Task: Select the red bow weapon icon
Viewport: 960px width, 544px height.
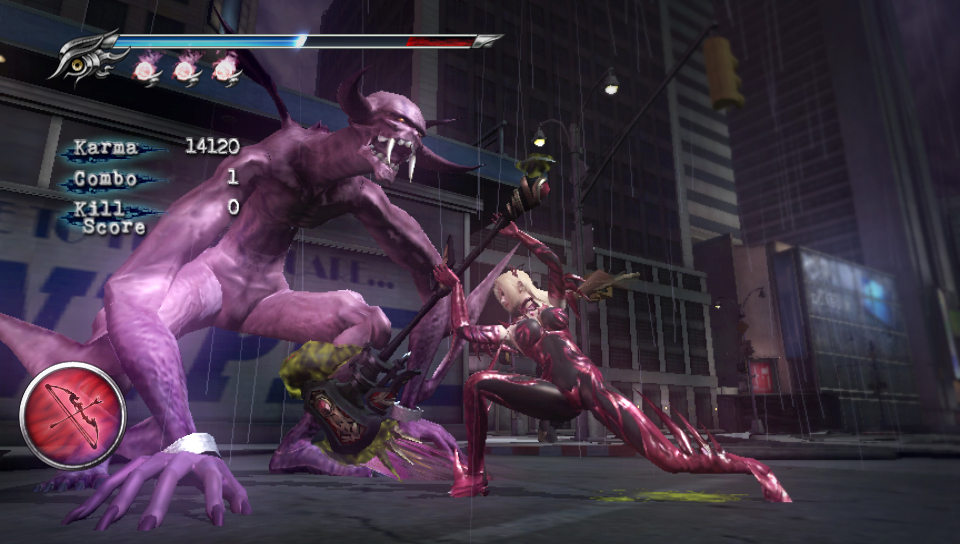Action: click(72, 414)
